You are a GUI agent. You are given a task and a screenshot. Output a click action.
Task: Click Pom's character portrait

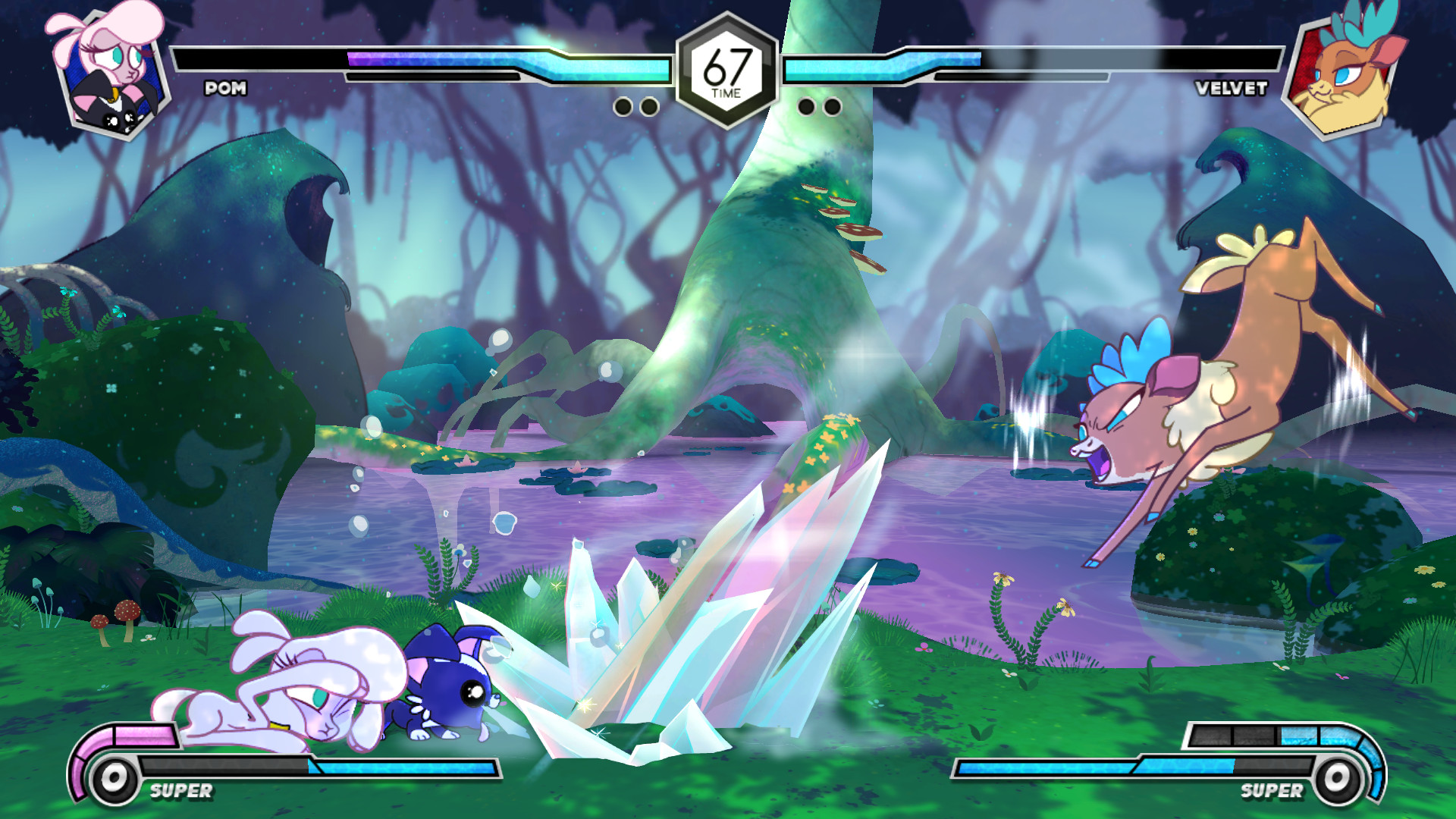[x=111, y=72]
